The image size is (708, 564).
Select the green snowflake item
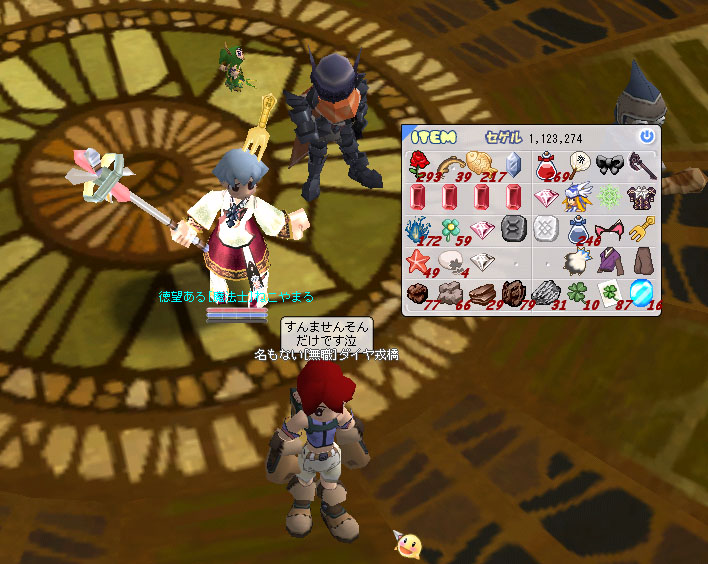610,195
